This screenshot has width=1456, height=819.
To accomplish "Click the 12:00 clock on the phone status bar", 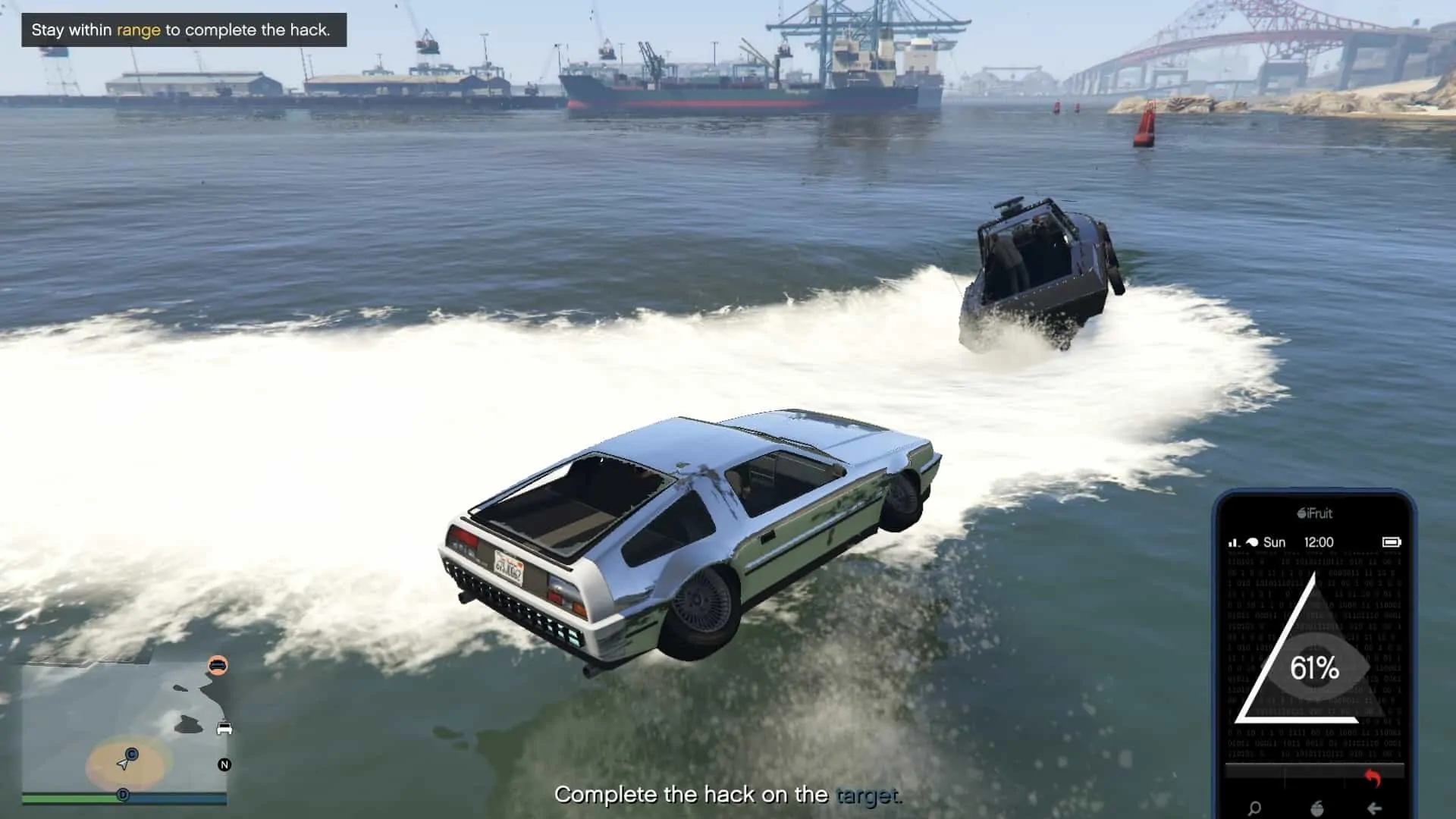I will pos(1318,542).
